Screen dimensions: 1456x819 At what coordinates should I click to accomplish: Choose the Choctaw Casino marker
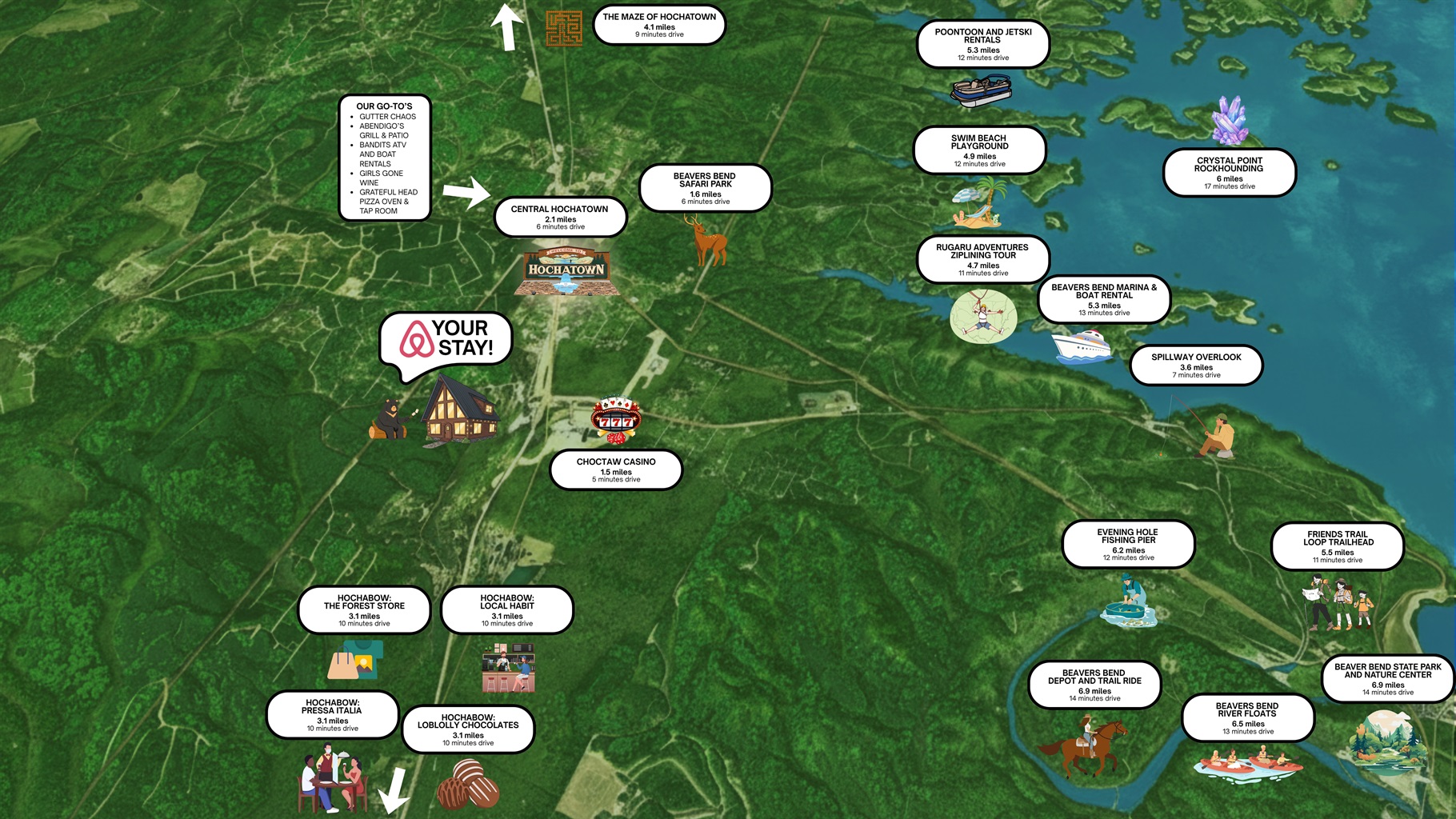[616, 469]
